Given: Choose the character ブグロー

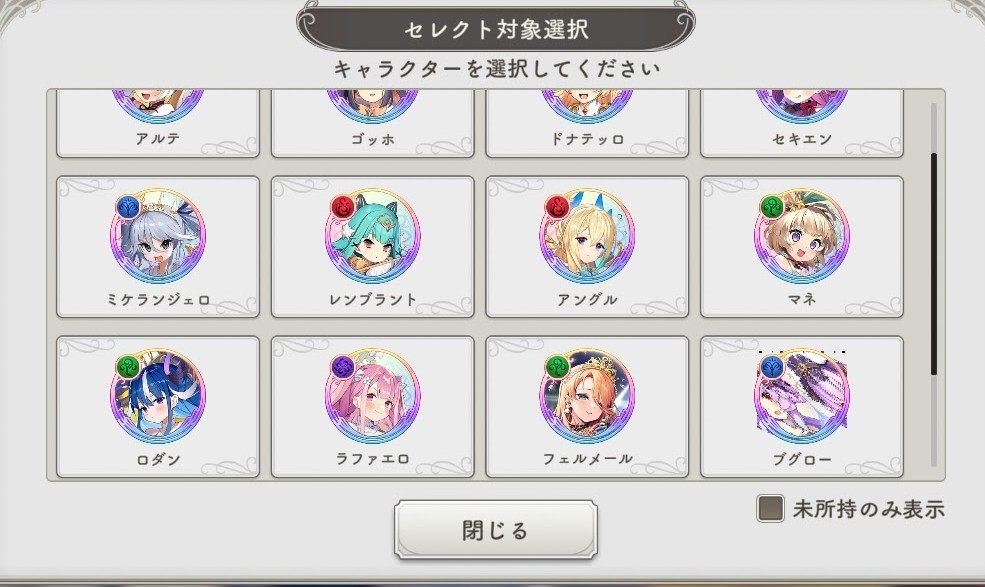Looking at the screenshot, I should (802, 405).
